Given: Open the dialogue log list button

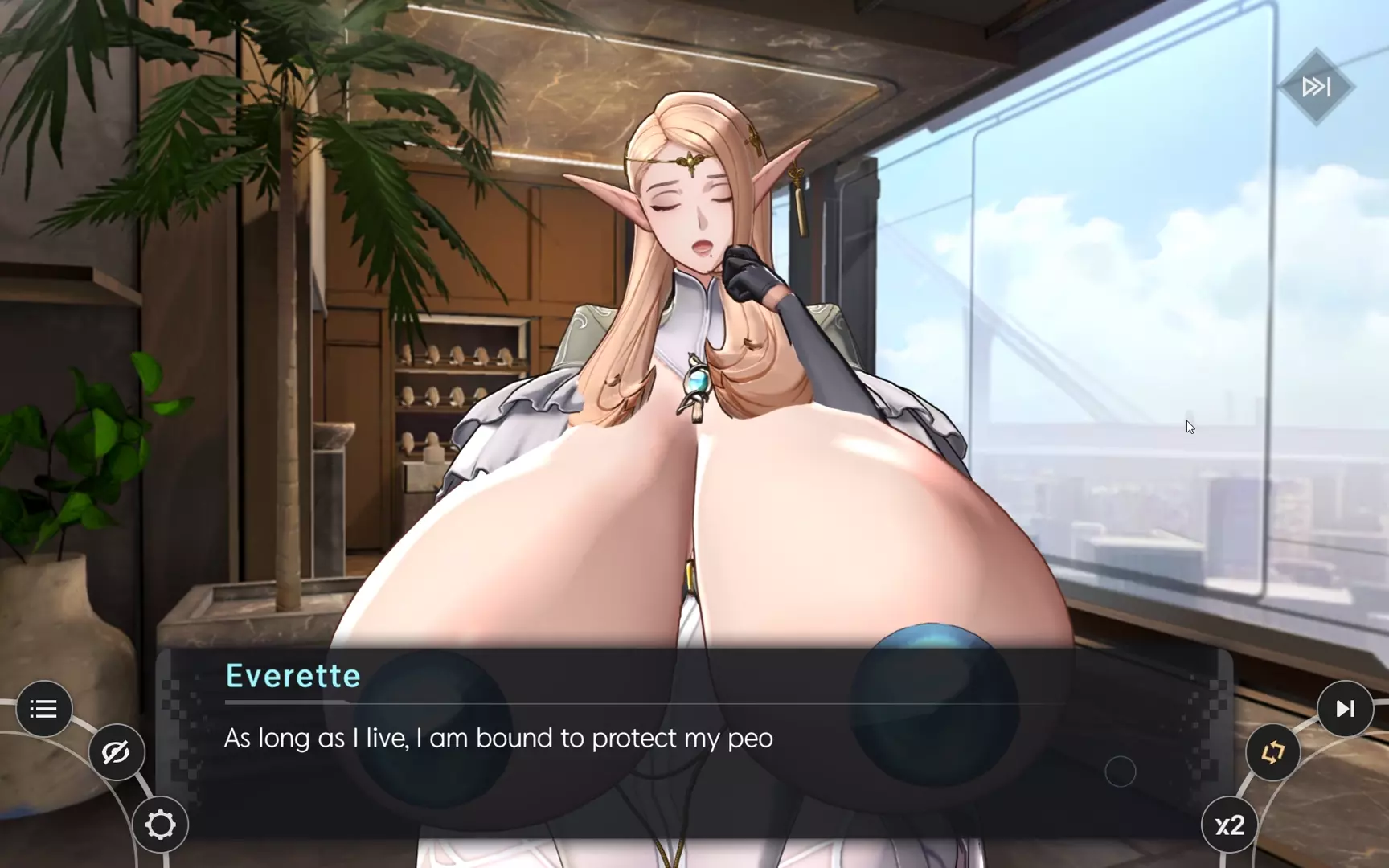Looking at the screenshot, I should (x=43, y=709).
